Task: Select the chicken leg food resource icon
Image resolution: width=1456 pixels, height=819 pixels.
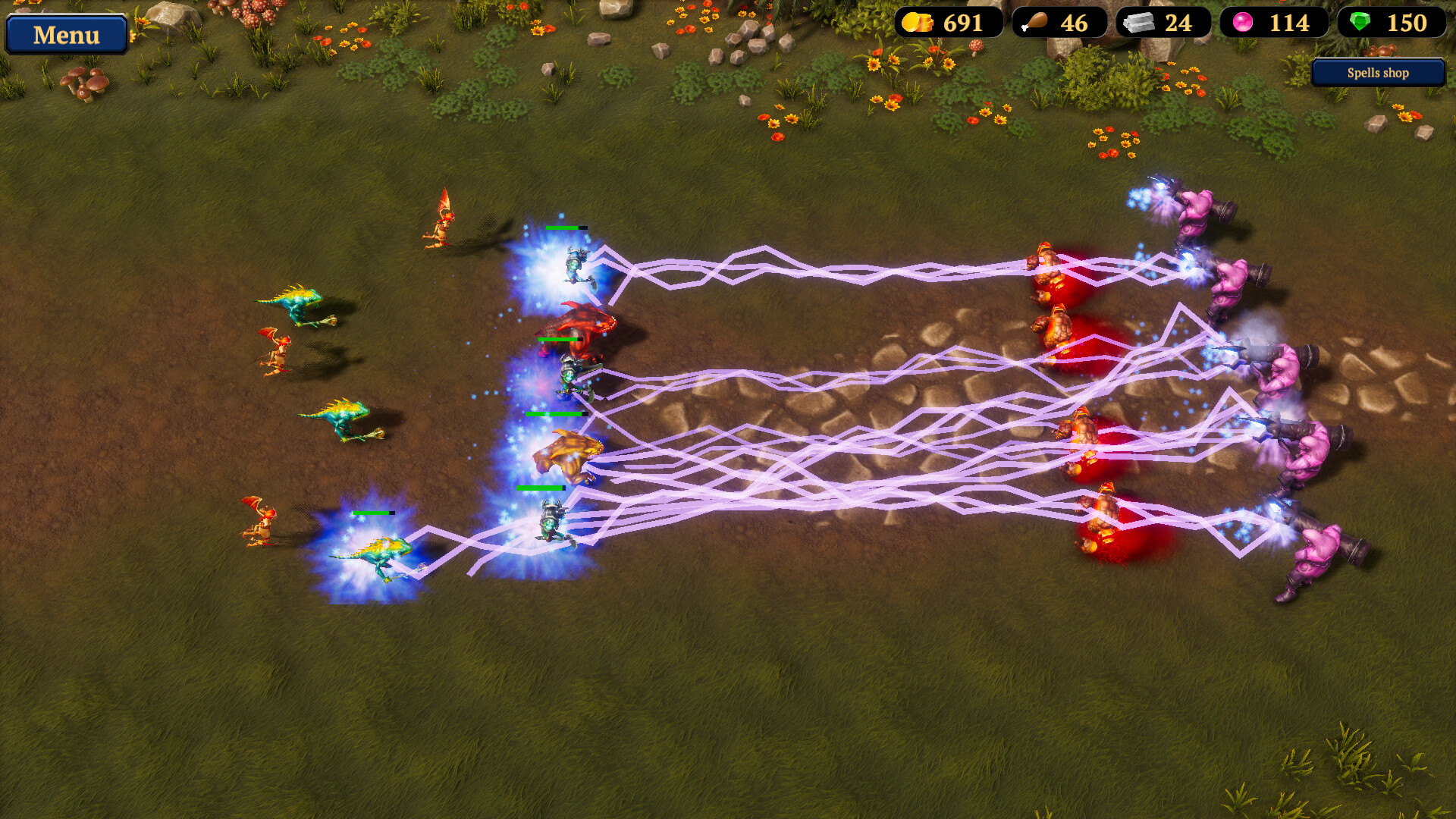Action: tap(1034, 22)
